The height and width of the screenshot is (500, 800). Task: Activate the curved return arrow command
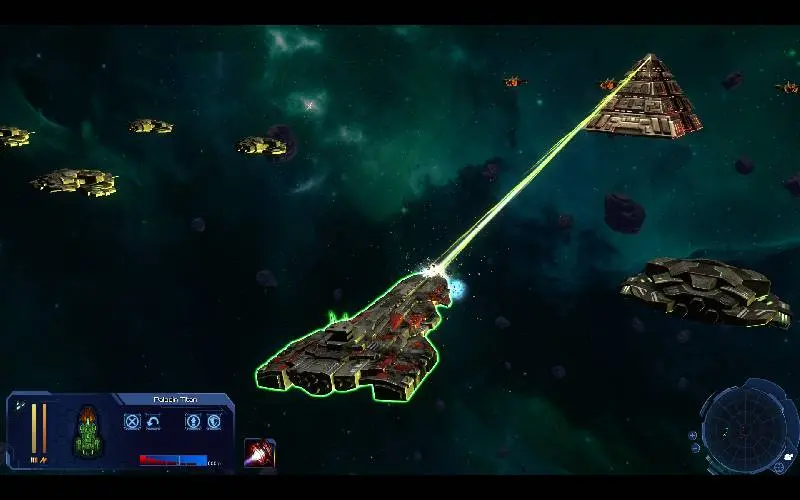click(153, 422)
